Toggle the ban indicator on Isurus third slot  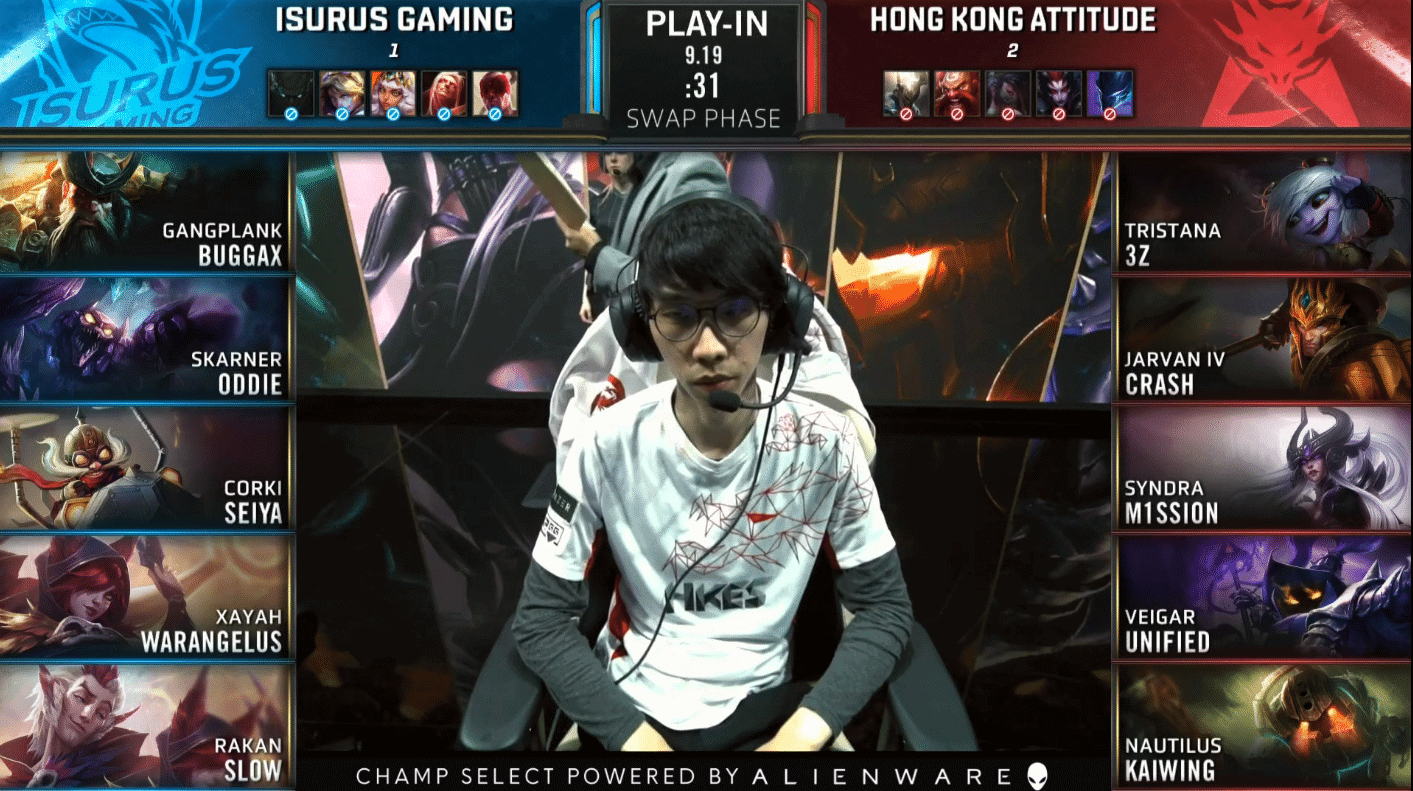pos(390,113)
